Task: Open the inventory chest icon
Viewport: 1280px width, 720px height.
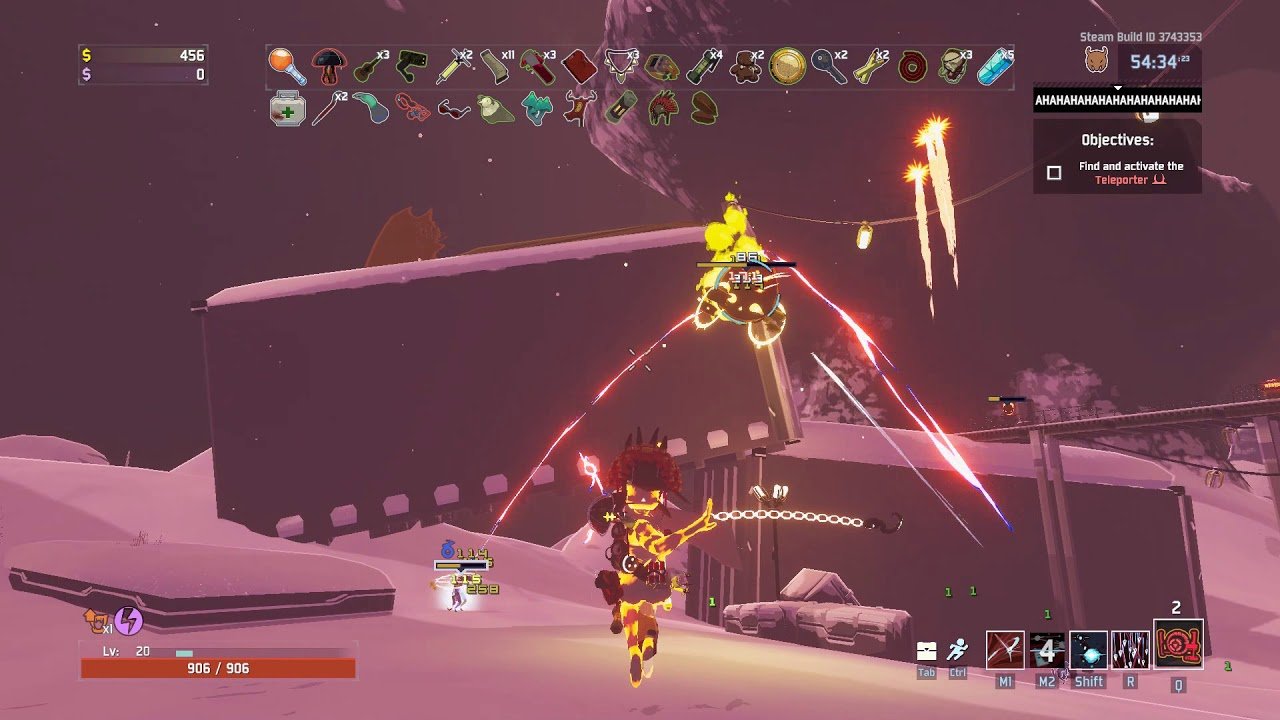Action: [x=927, y=651]
